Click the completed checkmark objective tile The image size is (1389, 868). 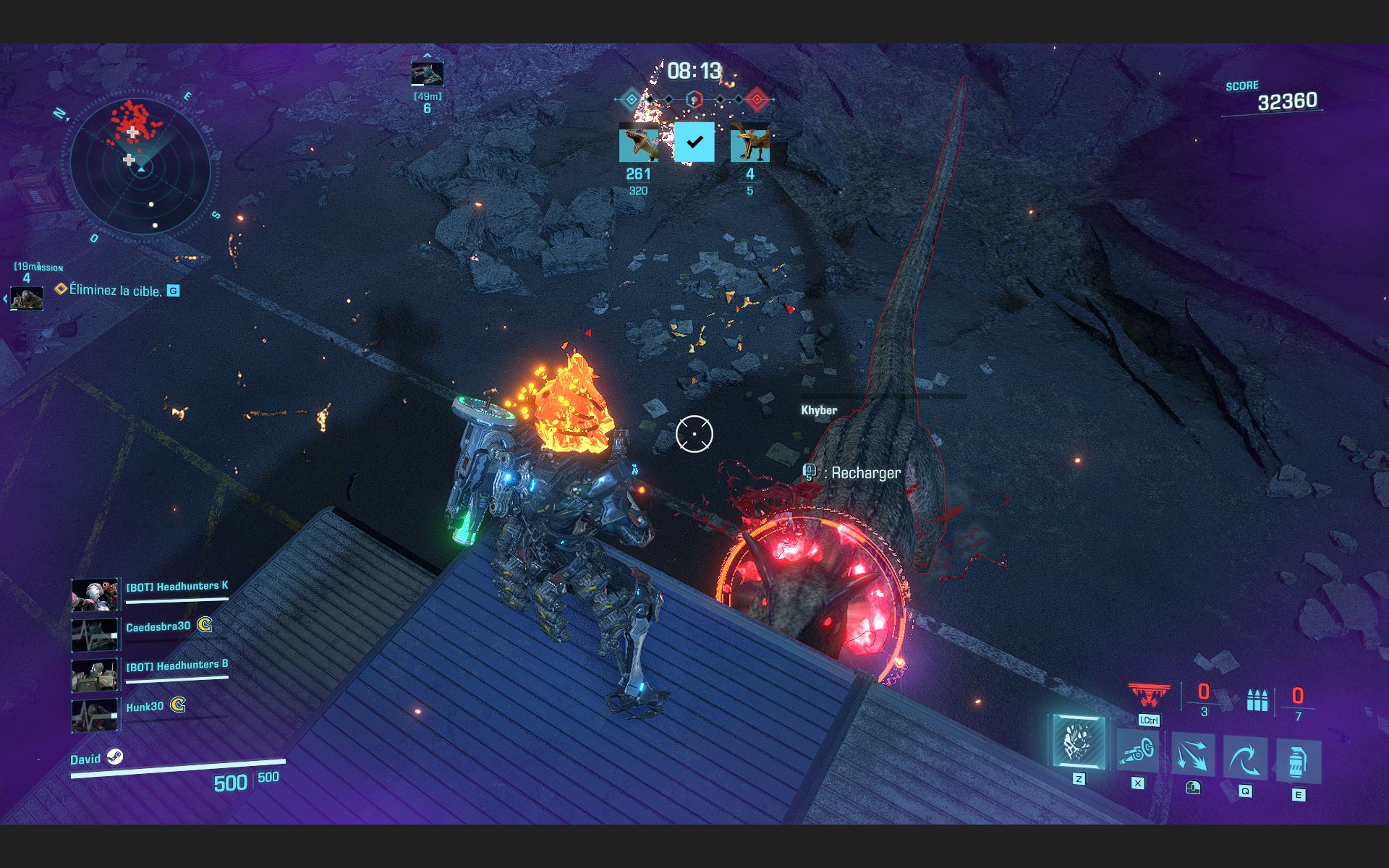[x=694, y=142]
